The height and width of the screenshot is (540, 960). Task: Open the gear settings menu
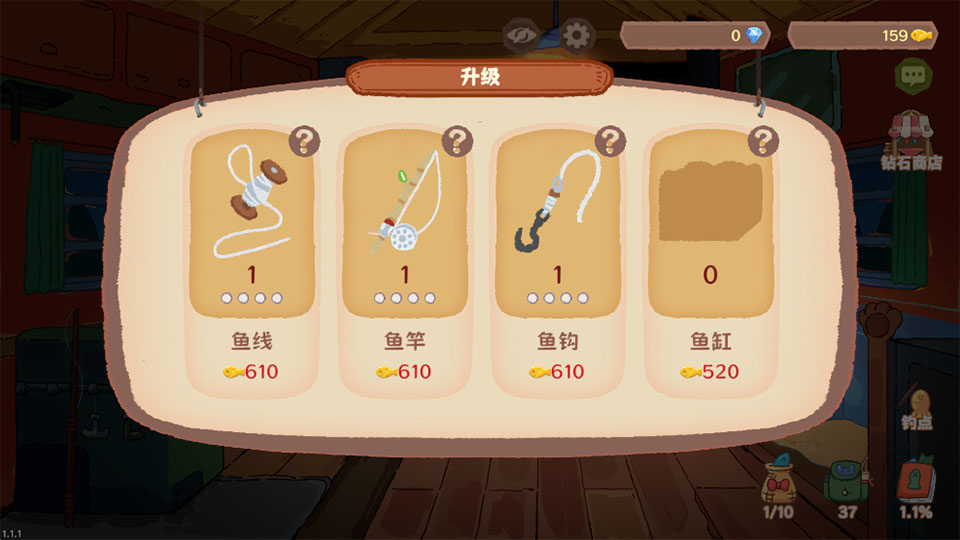(575, 36)
